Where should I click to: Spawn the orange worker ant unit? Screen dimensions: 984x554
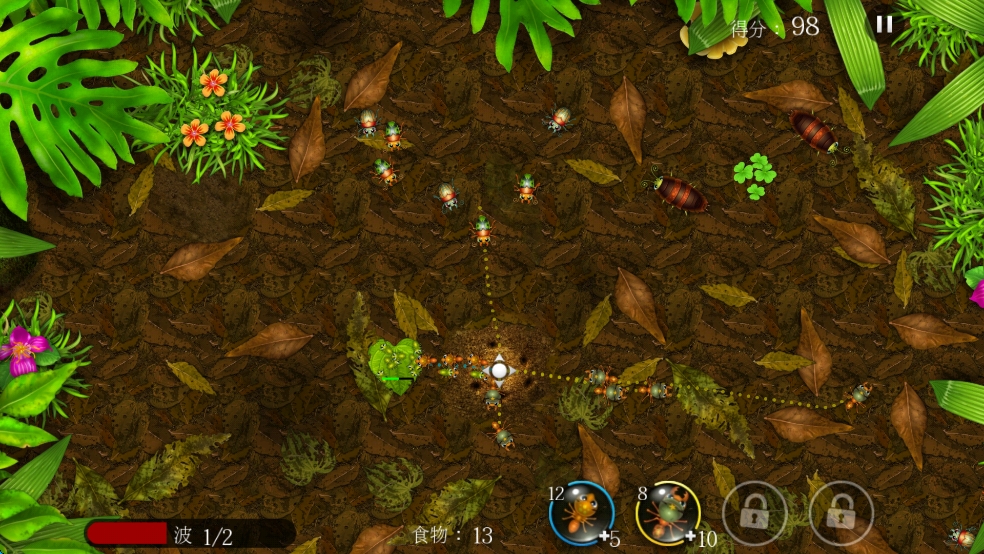coord(581,514)
